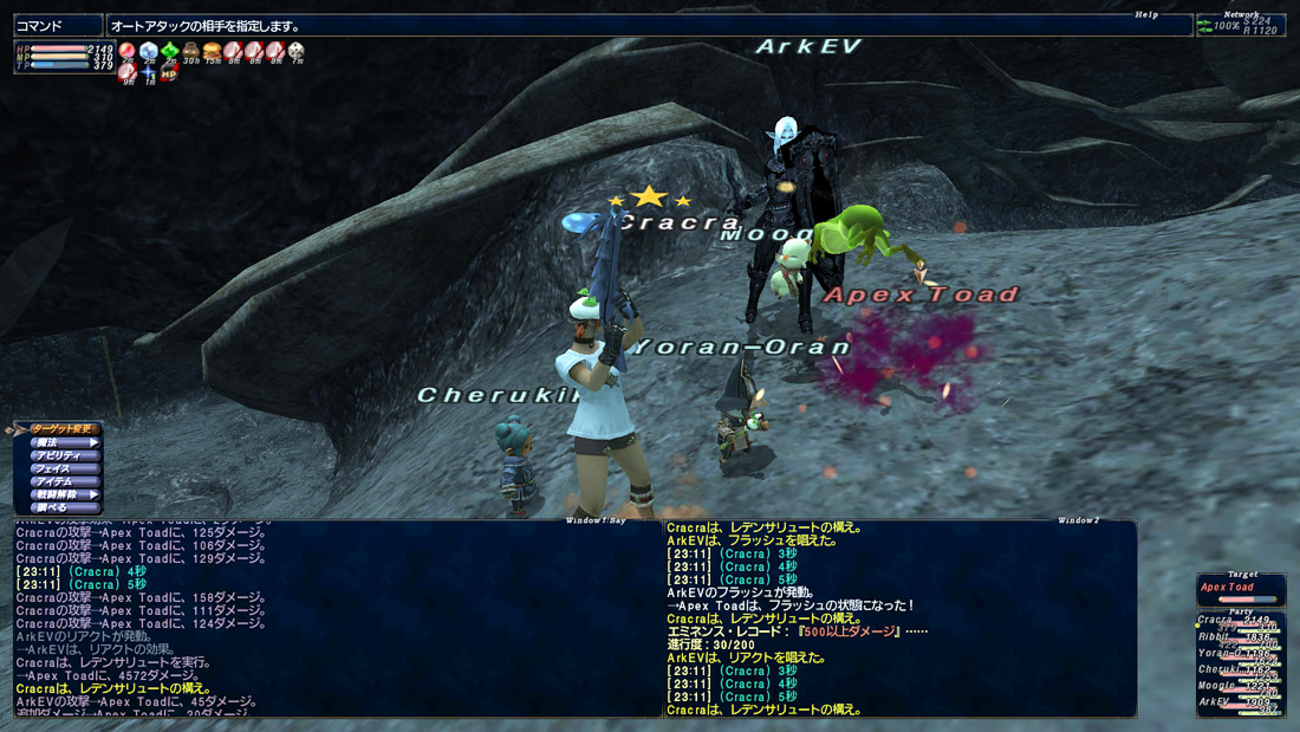Open the Help indicator in top bar
Image resolution: width=1300 pixels, height=732 pixels.
[1146, 15]
